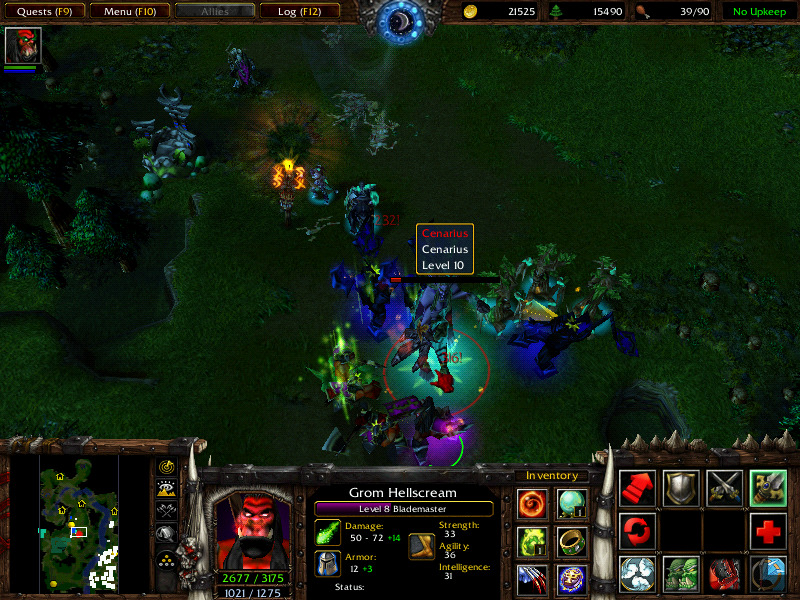This screenshot has width=800, height=600.
Task: Select the gold ring inventory item
Action: click(572, 541)
